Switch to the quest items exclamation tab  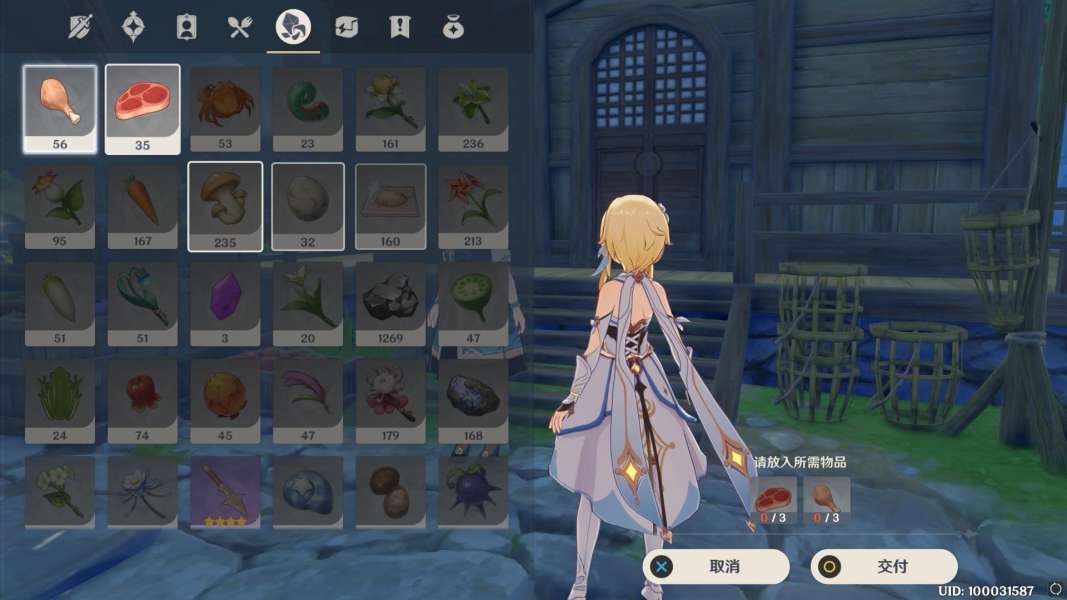tap(399, 27)
